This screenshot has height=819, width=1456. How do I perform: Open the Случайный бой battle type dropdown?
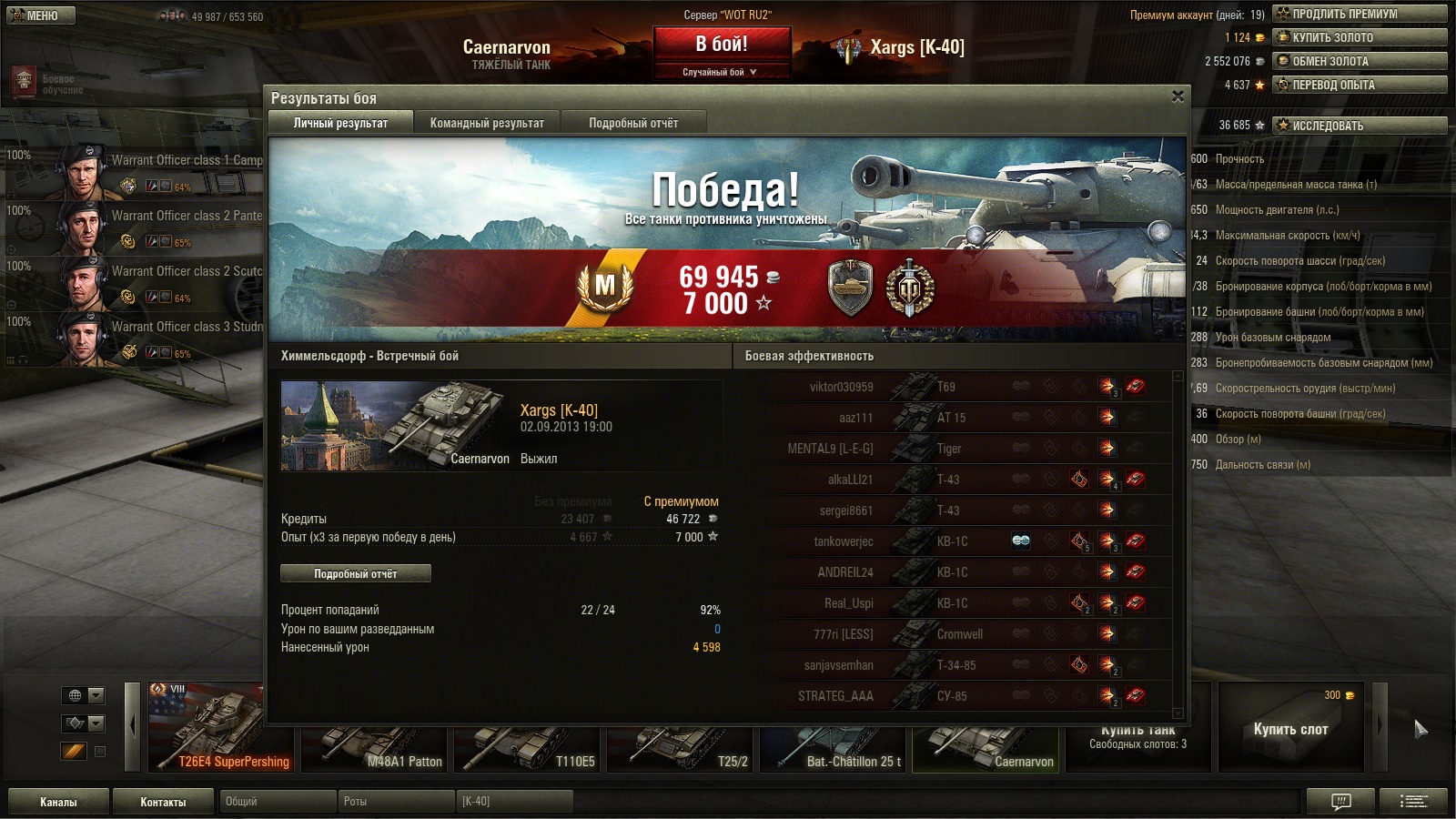(721, 72)
